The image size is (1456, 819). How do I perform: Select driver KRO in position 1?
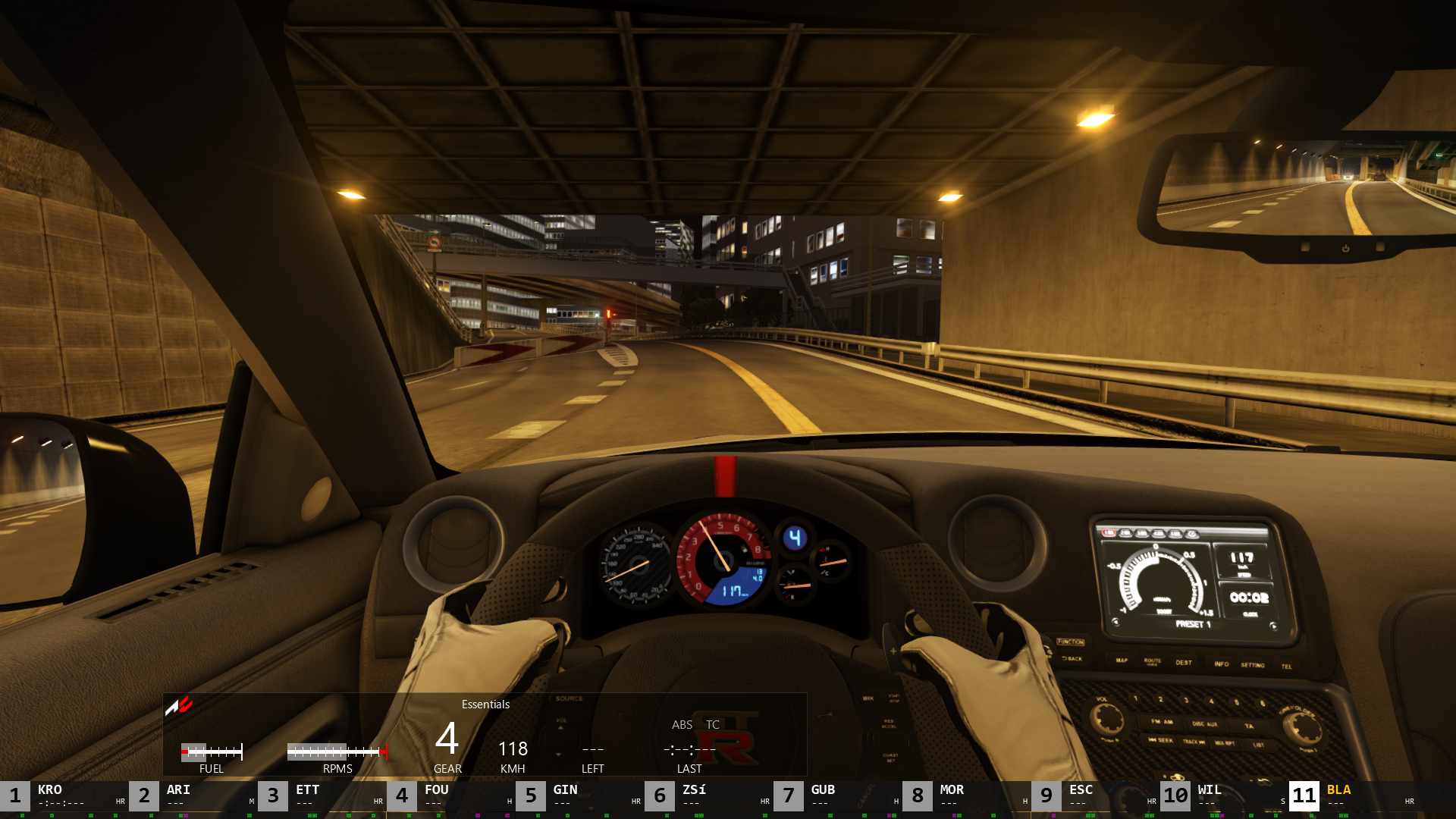(x=64, y=795)
